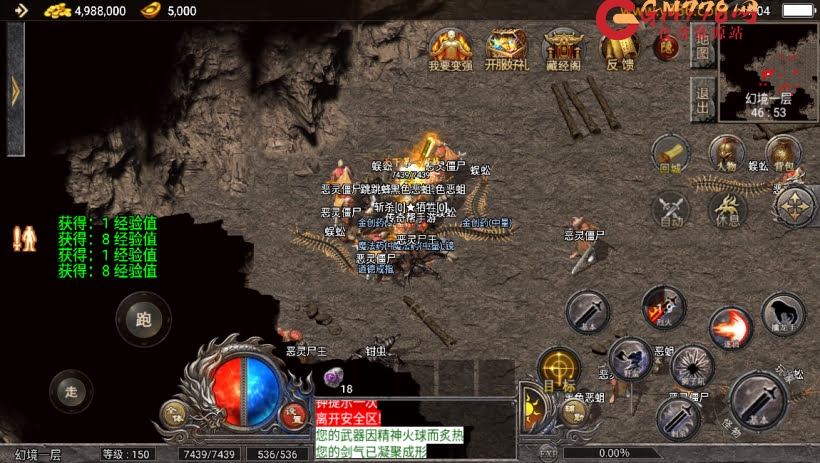This screenshot has height=463, width=820.
Task: Activate the 擒龙手 dragon claw skill
Action: (x=783, y=314)
